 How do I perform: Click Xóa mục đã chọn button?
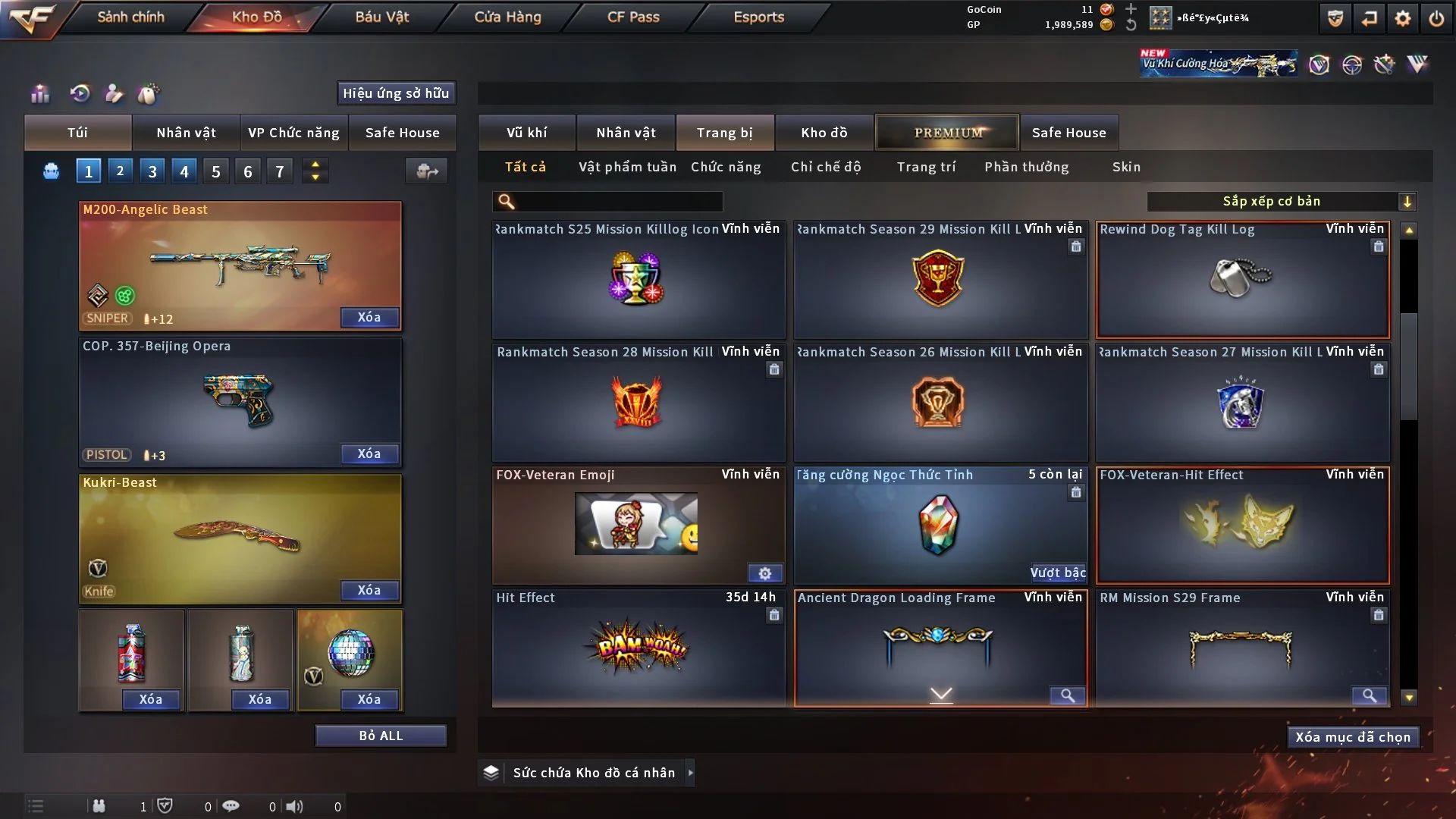click(1353, 737)
